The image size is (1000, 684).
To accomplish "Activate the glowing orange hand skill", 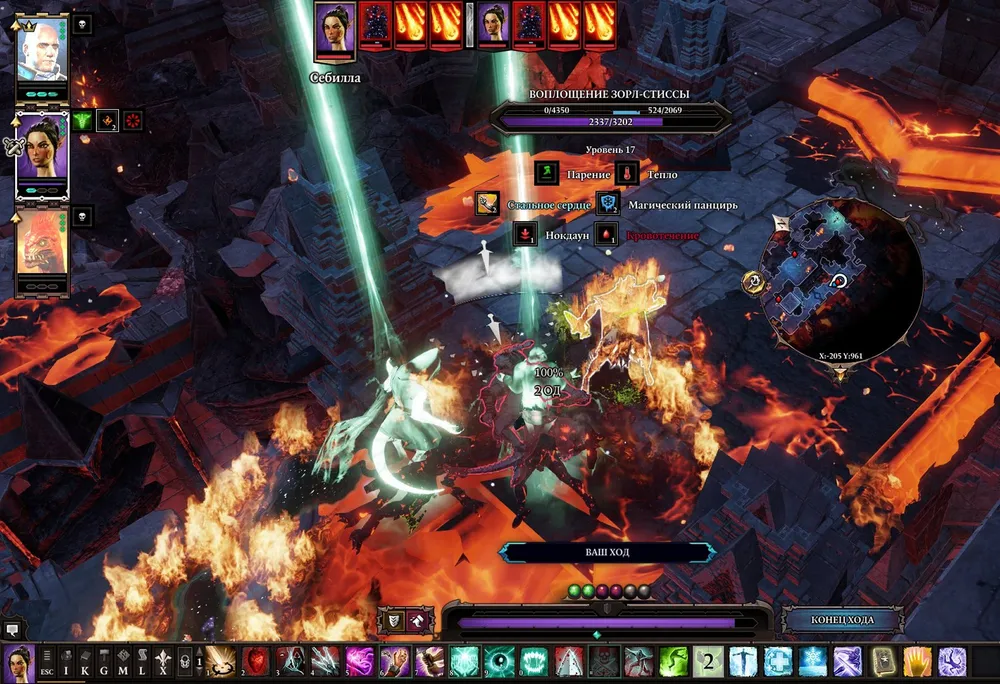I will click(x=916, y=661).
